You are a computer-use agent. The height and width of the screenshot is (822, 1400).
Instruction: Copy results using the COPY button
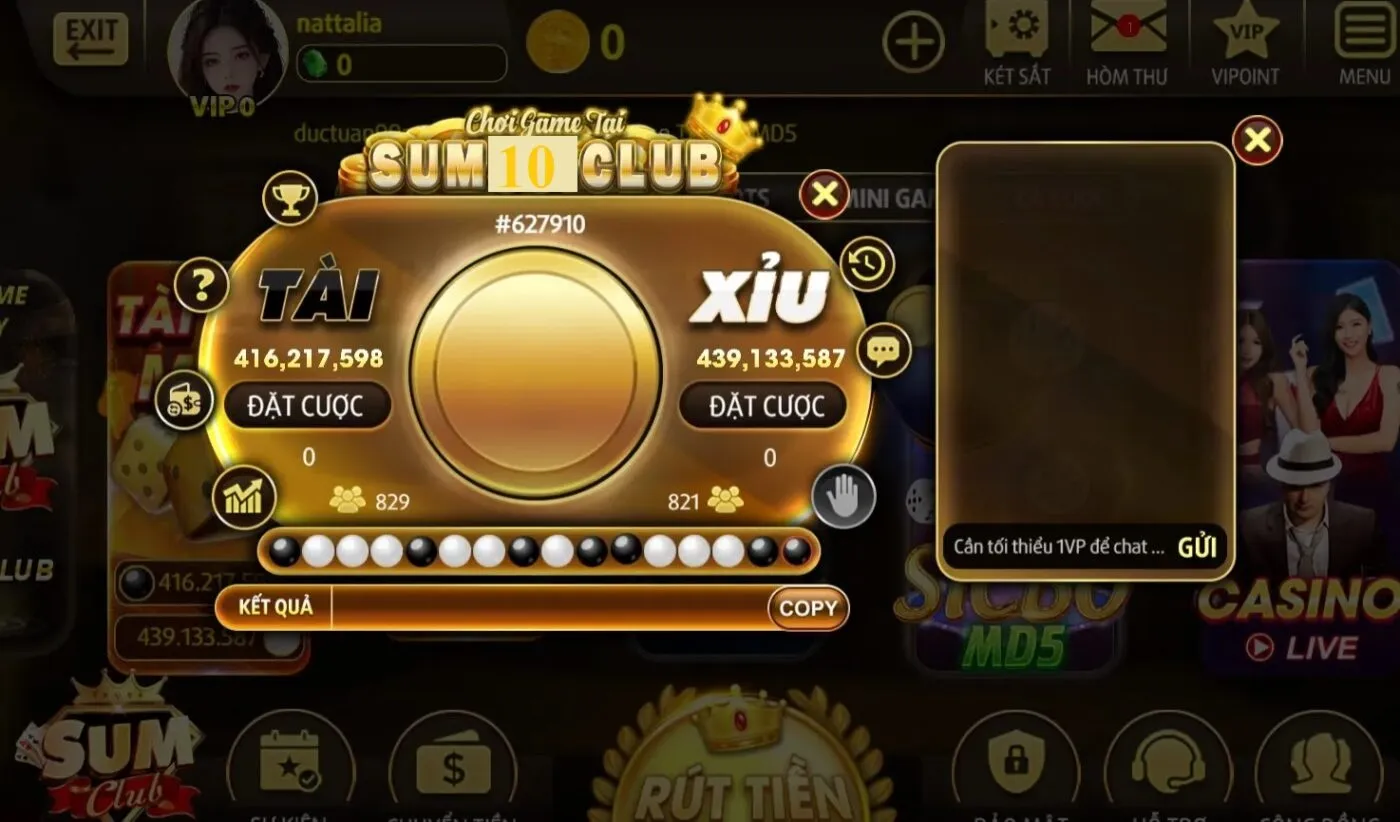click(x=806, y=608)
